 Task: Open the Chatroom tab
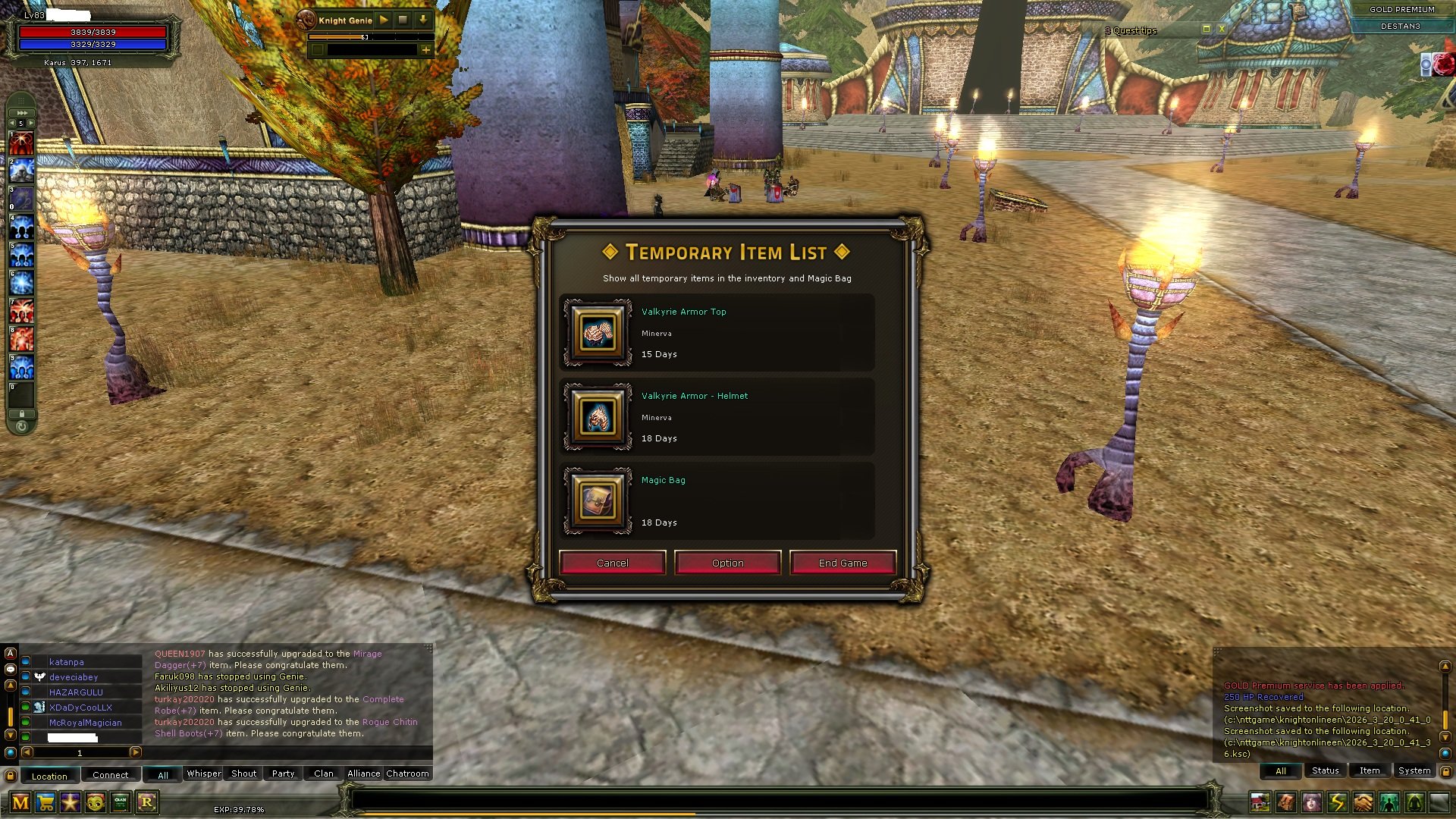pyautogui.click(x=407, y=773)
